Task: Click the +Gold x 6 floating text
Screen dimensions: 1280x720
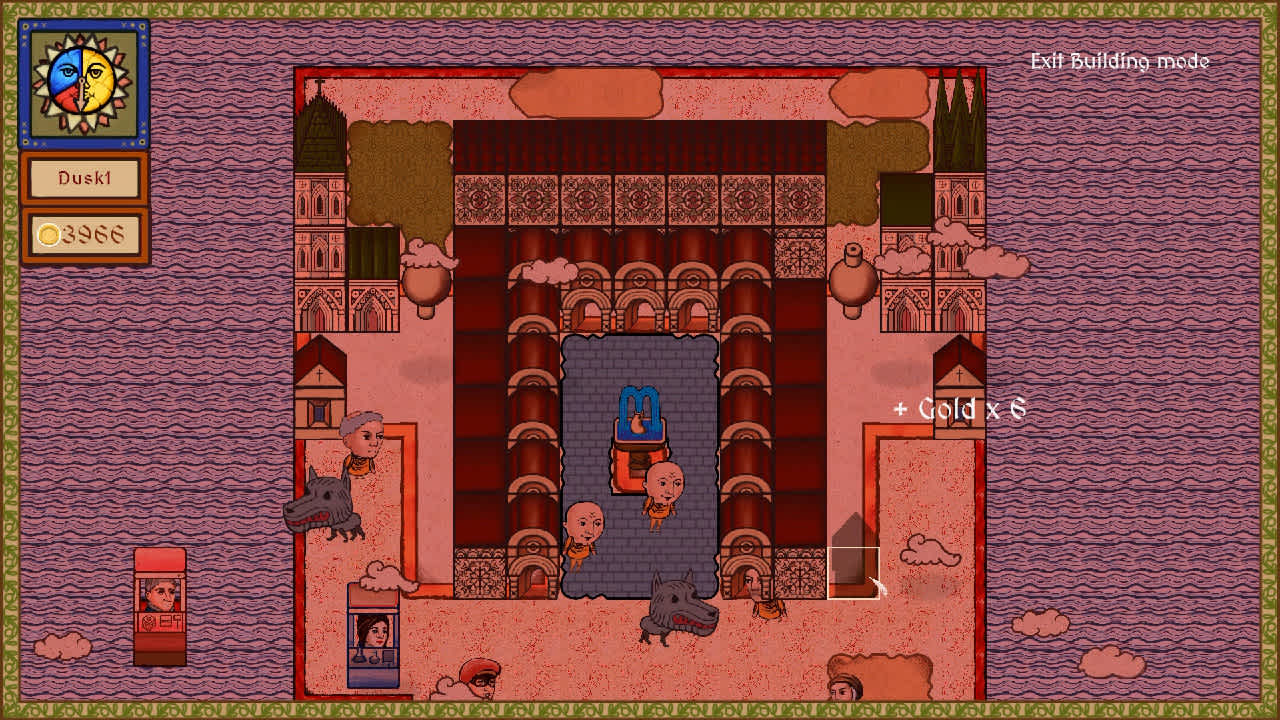Action: (x=962, y=408)
